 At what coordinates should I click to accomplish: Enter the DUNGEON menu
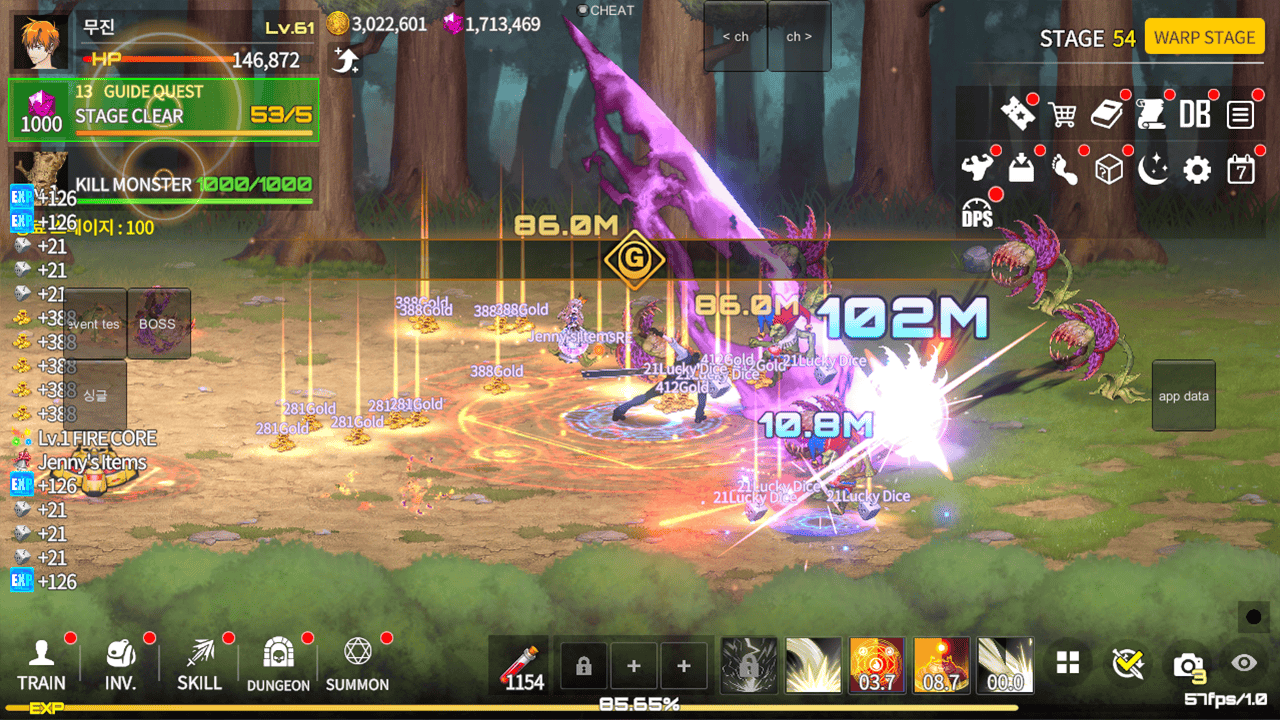tap(278, 666)
